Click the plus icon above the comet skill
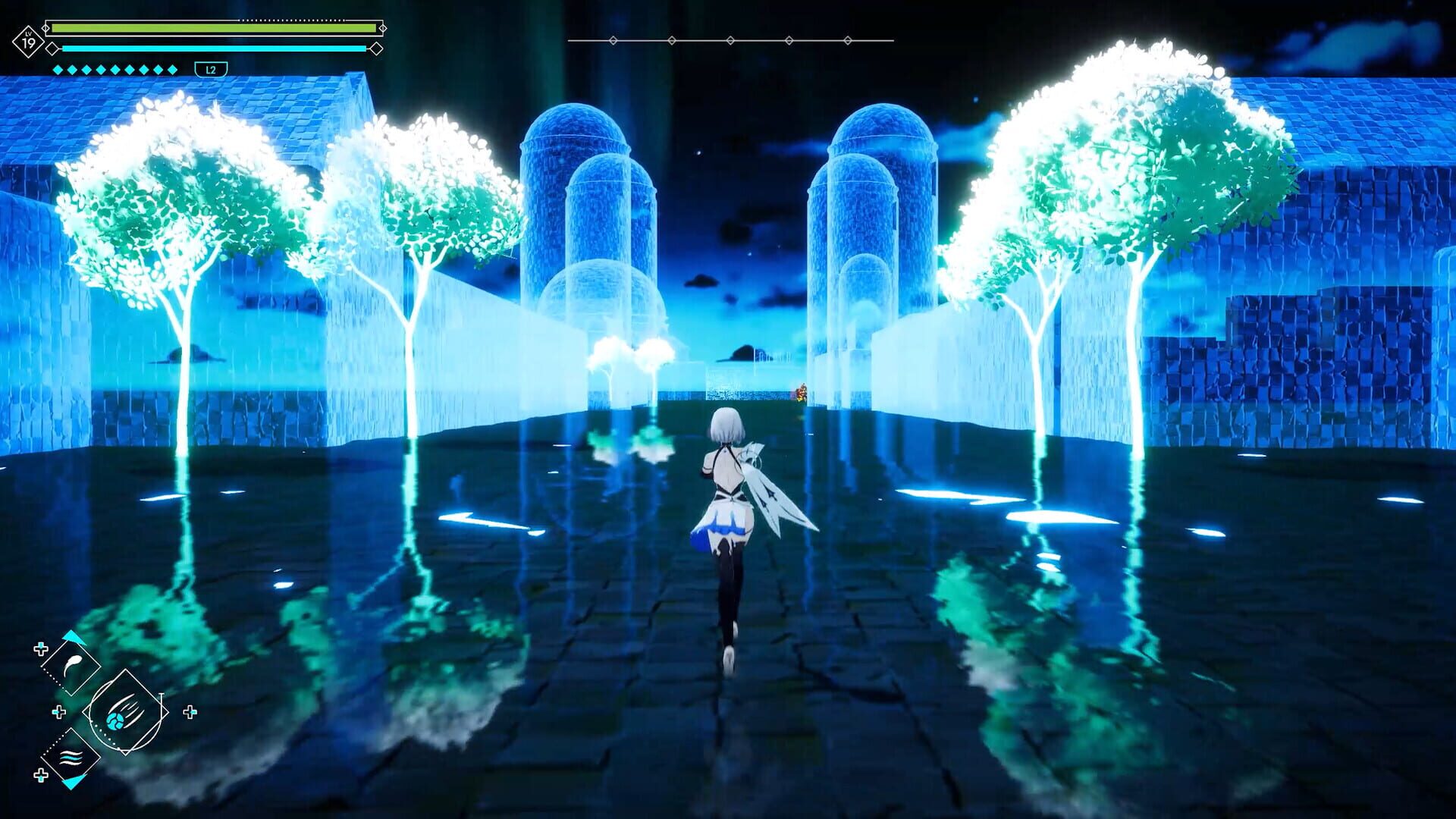The image size is (1456, 819). (x=41, y=648)
